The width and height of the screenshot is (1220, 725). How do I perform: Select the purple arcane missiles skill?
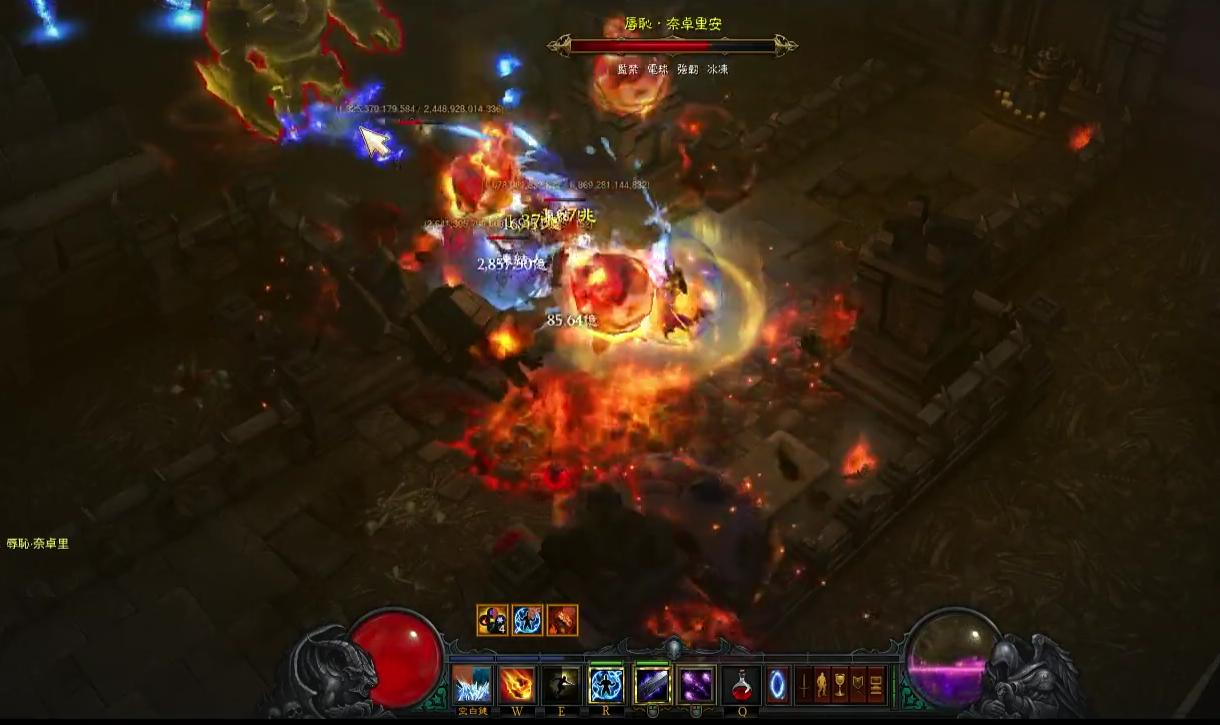click(x=696, y=686)
